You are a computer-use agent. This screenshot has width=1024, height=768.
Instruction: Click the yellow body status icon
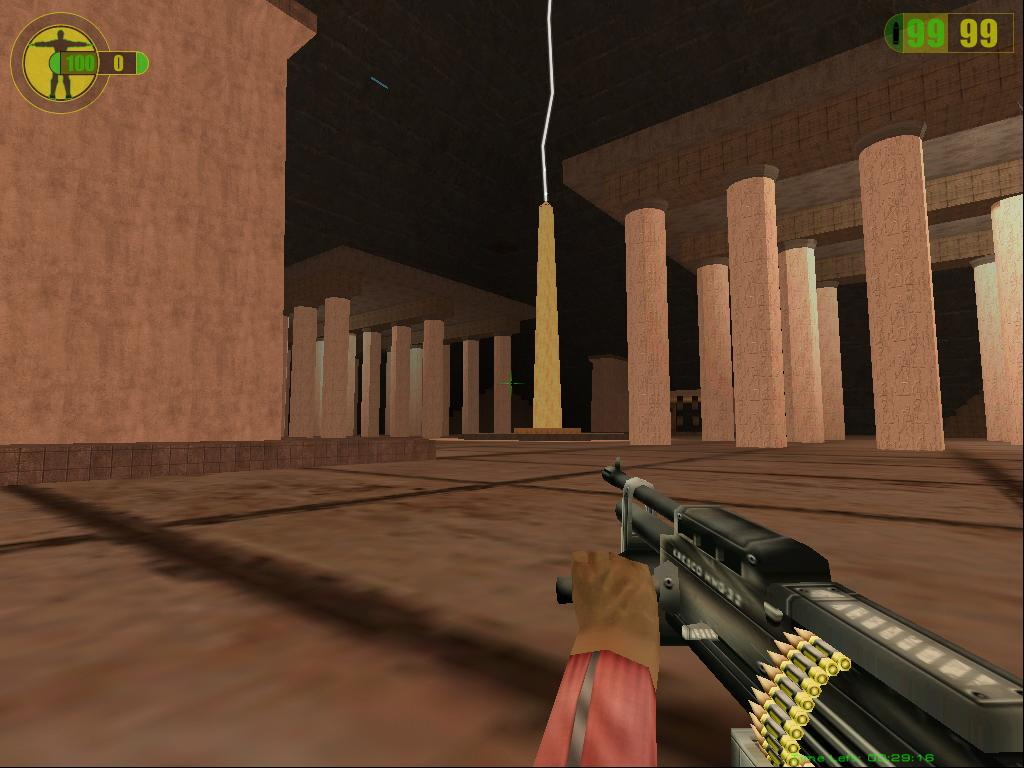click(x=59, y=62)
